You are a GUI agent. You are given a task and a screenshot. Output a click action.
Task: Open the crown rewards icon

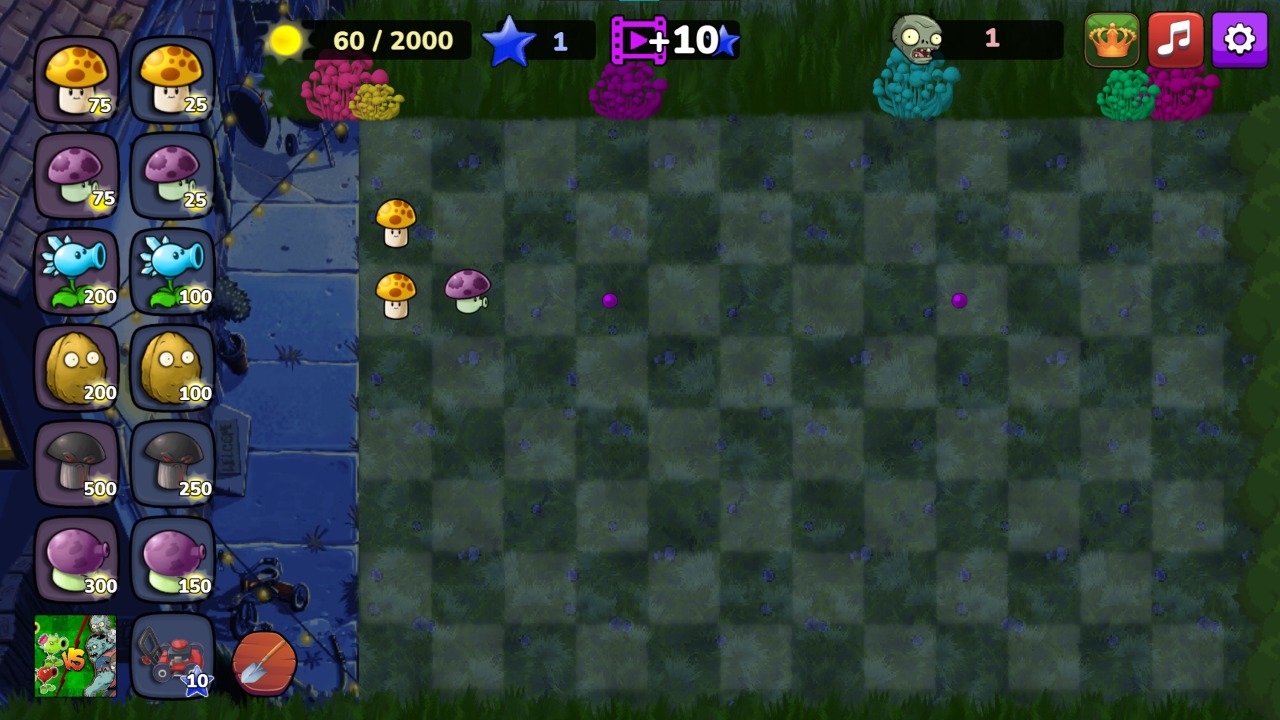coord(1113,40)
